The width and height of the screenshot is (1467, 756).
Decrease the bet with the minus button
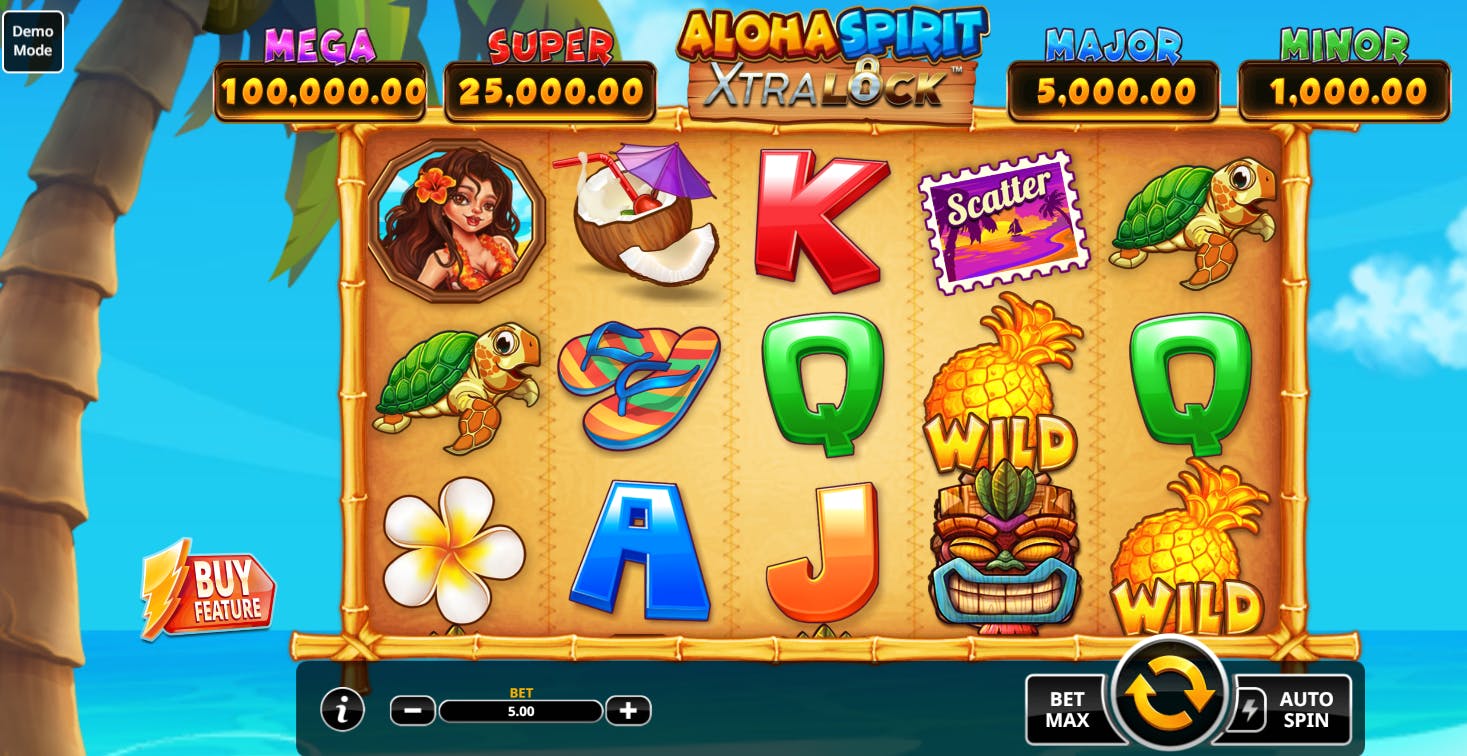(x=412, y=711)
